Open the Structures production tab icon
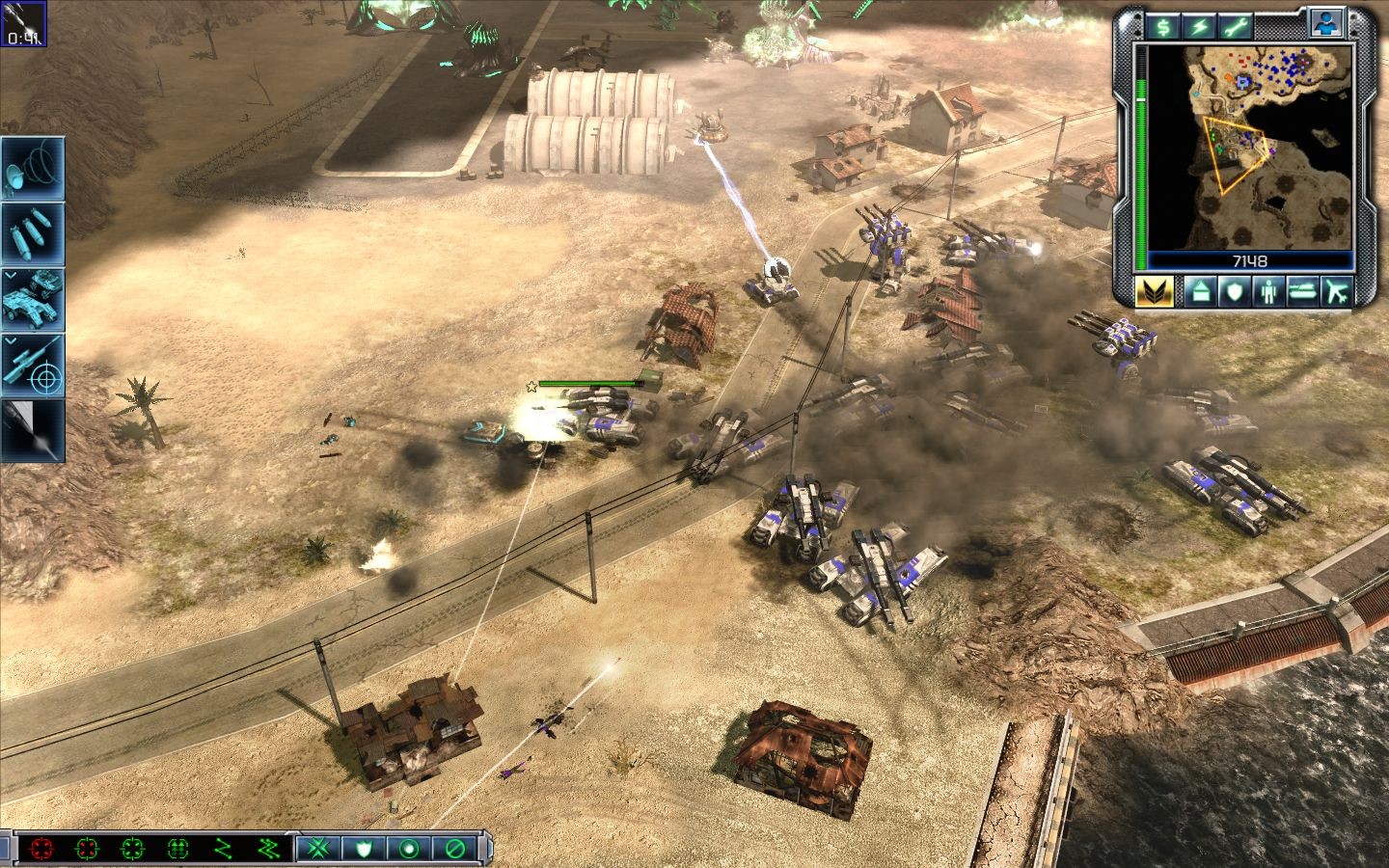The width and height of the screenshot is (1389, 868). tap(1203, 291)
